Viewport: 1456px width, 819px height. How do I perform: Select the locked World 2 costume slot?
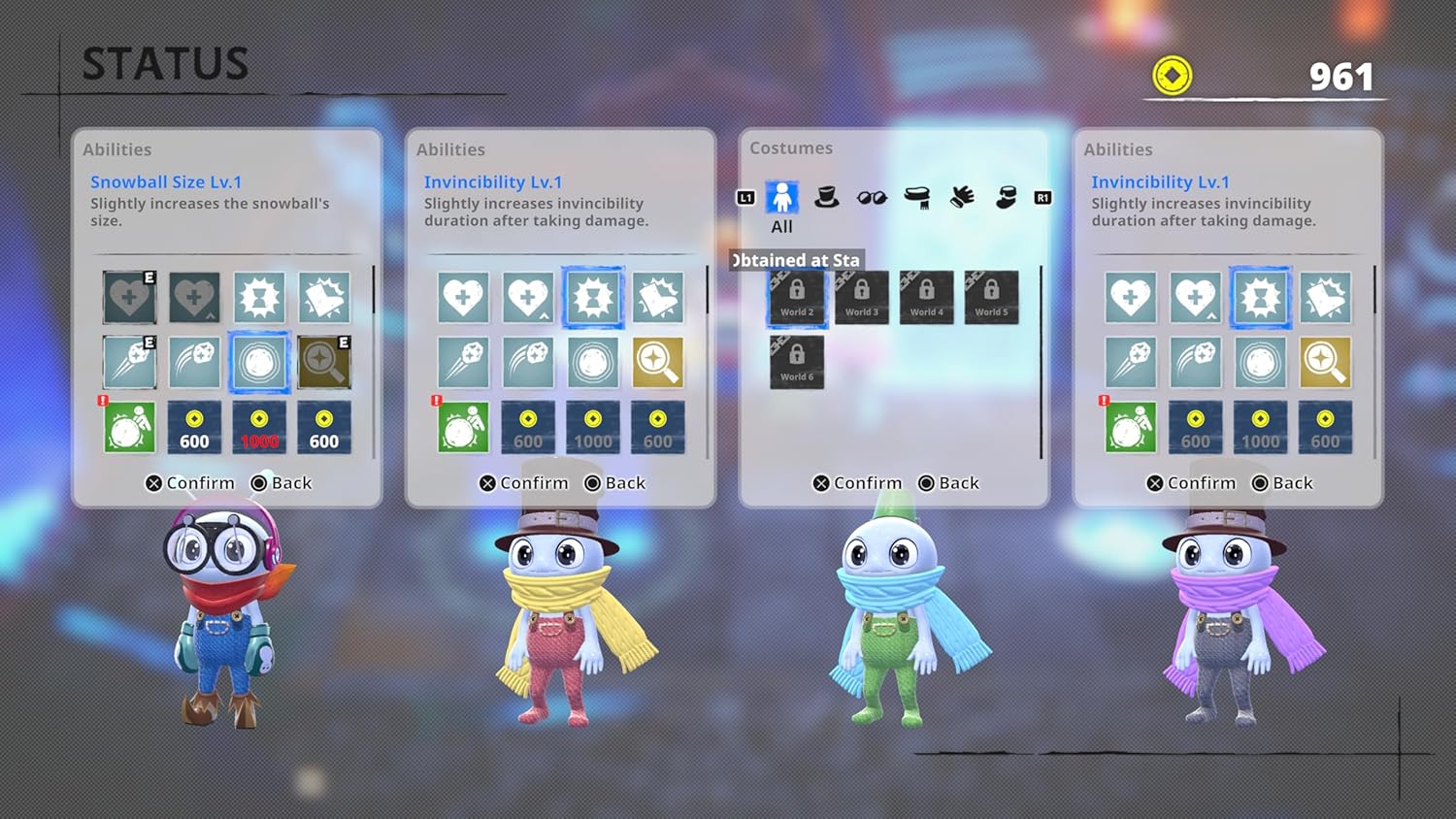click(x=797, y=298)
